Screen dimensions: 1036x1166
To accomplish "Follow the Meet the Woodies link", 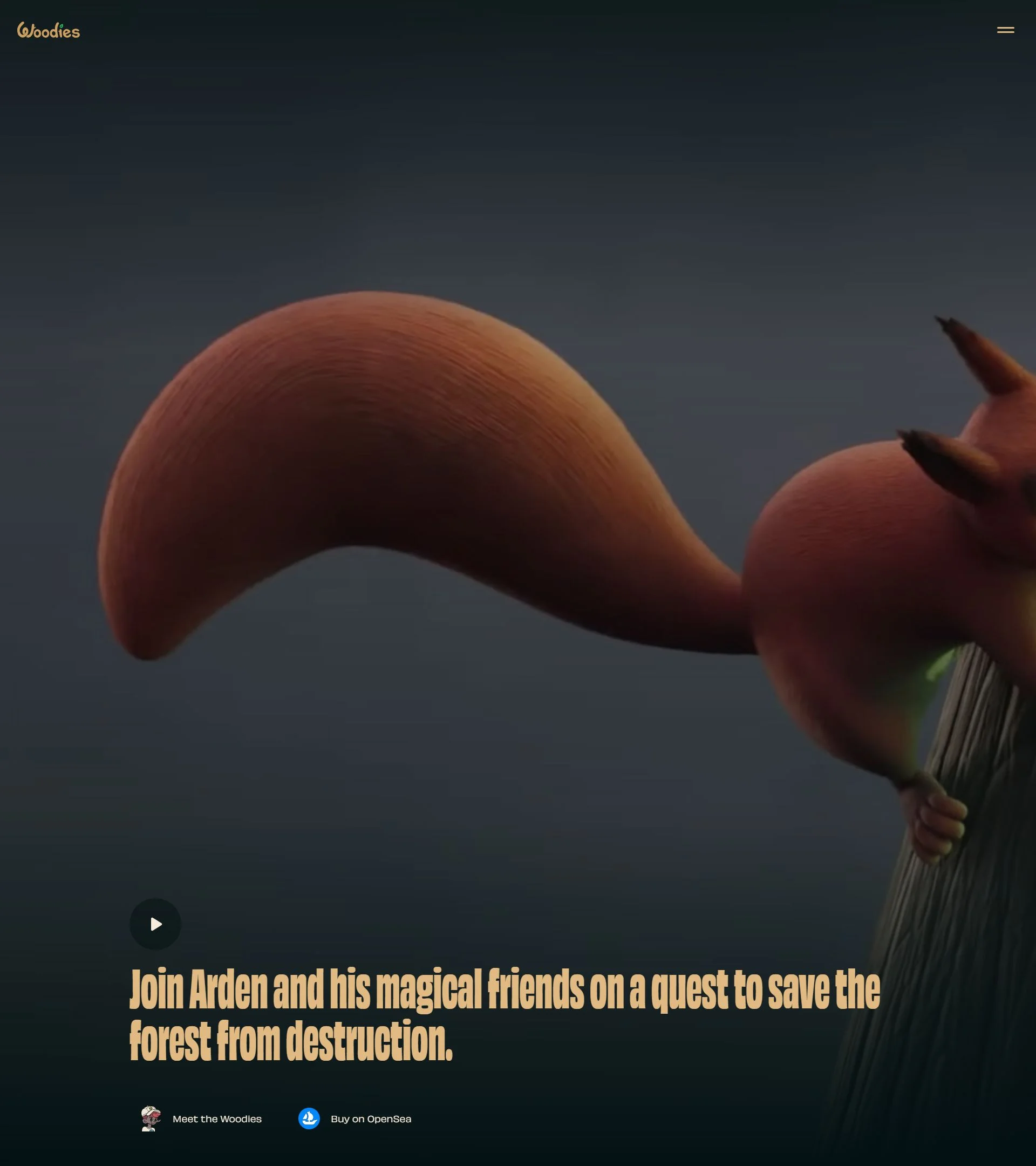I will point(217,1119).
